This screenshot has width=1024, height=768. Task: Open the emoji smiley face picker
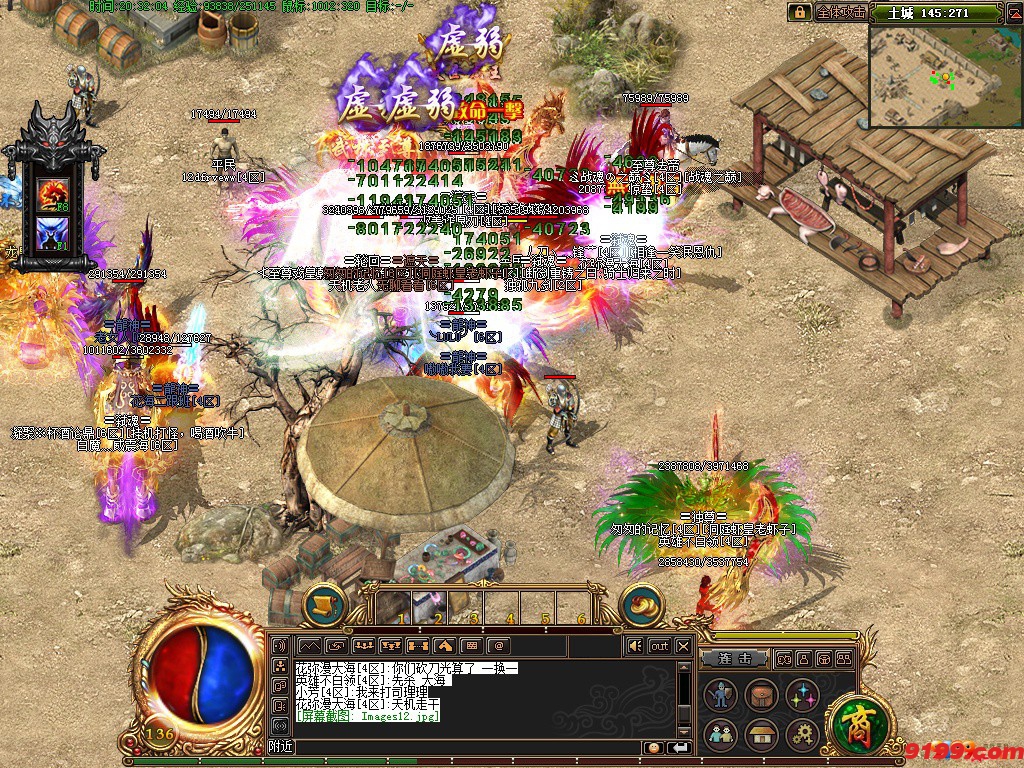click(653, 747)
